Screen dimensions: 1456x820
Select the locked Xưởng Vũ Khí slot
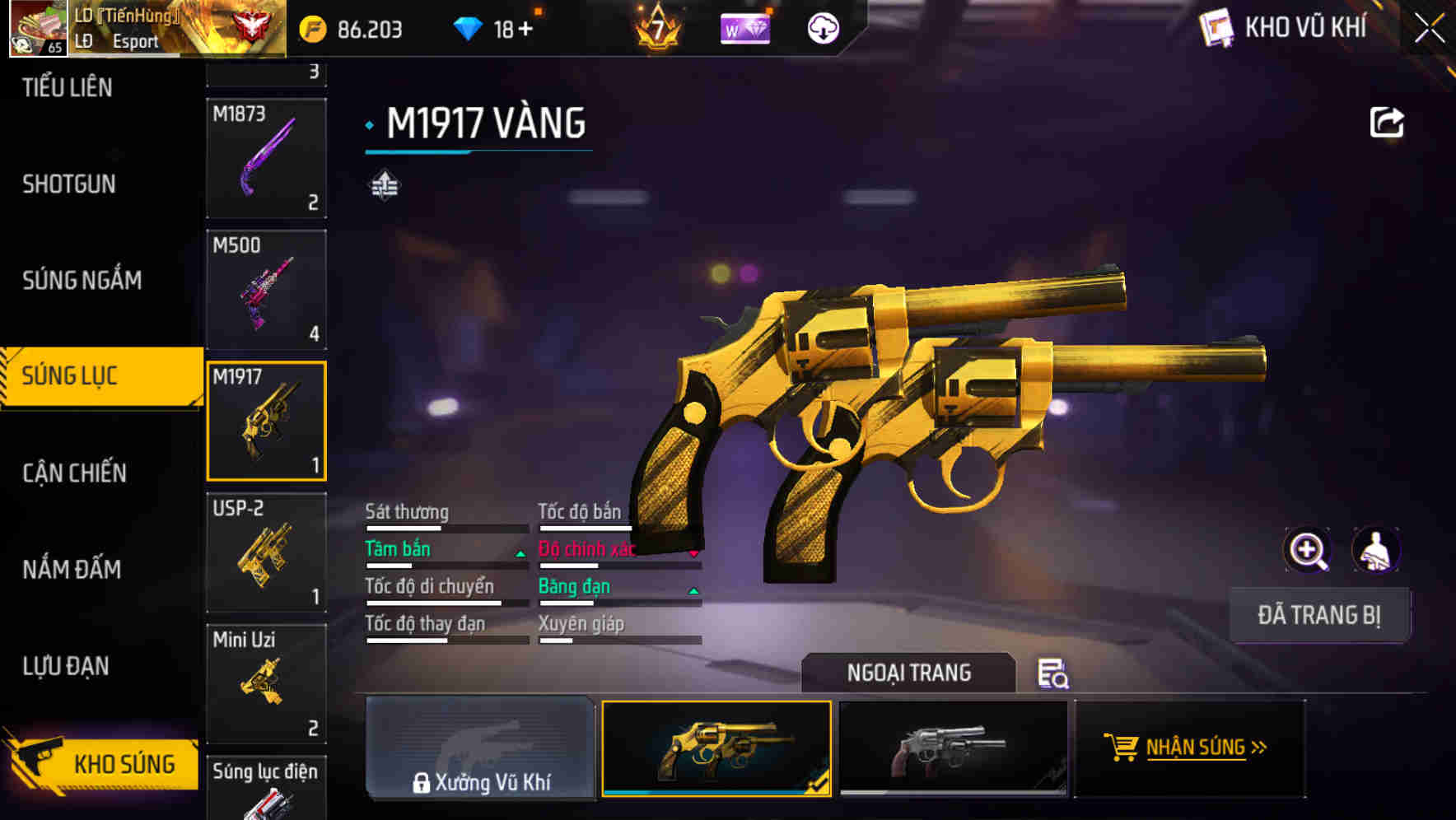click(x=480, y=749)
